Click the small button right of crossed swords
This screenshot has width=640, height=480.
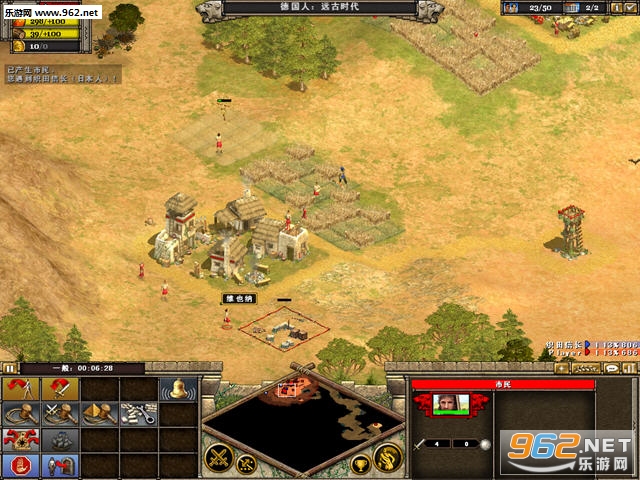[247, 463]
